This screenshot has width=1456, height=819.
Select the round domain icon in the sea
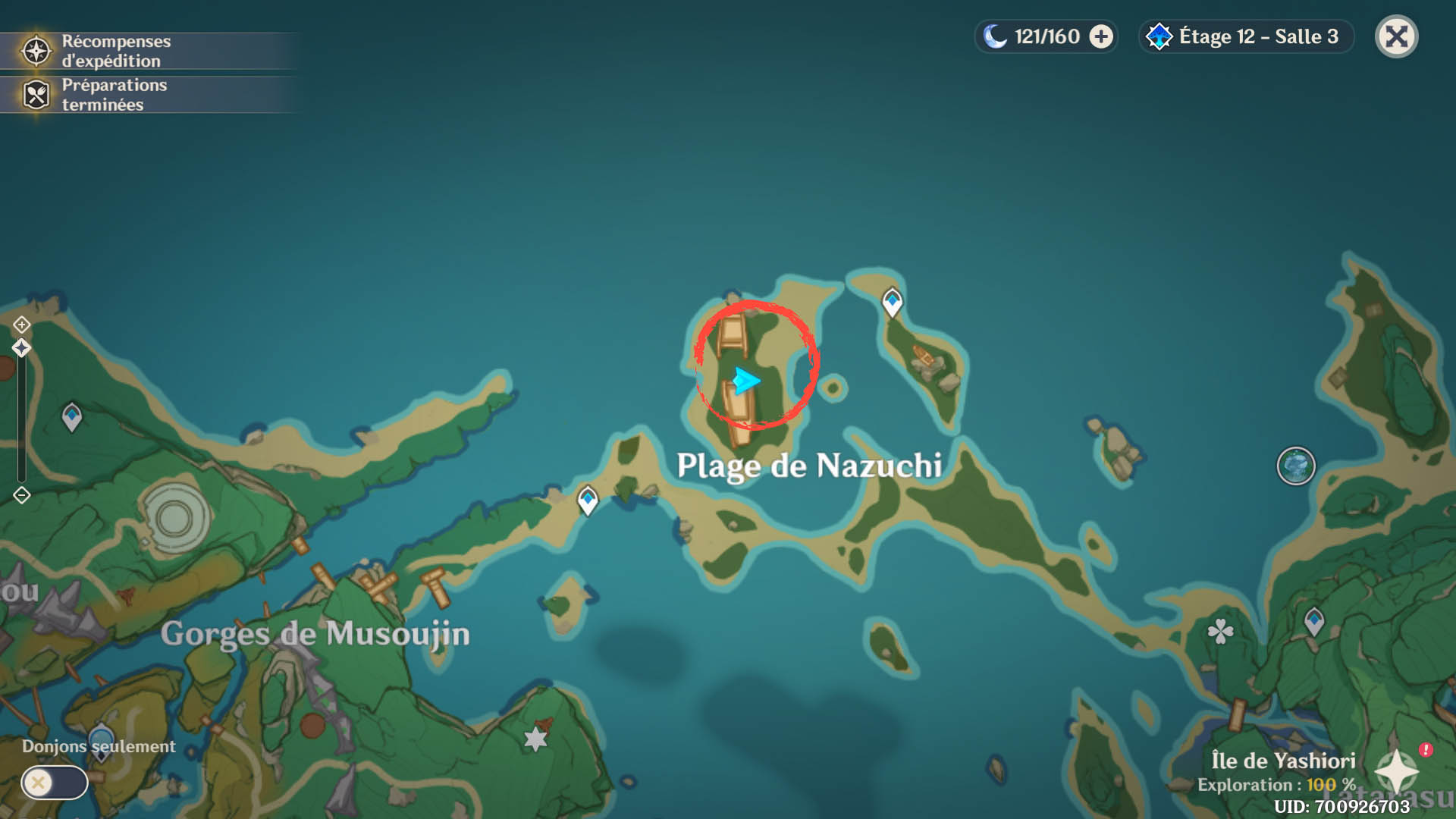1295,466
